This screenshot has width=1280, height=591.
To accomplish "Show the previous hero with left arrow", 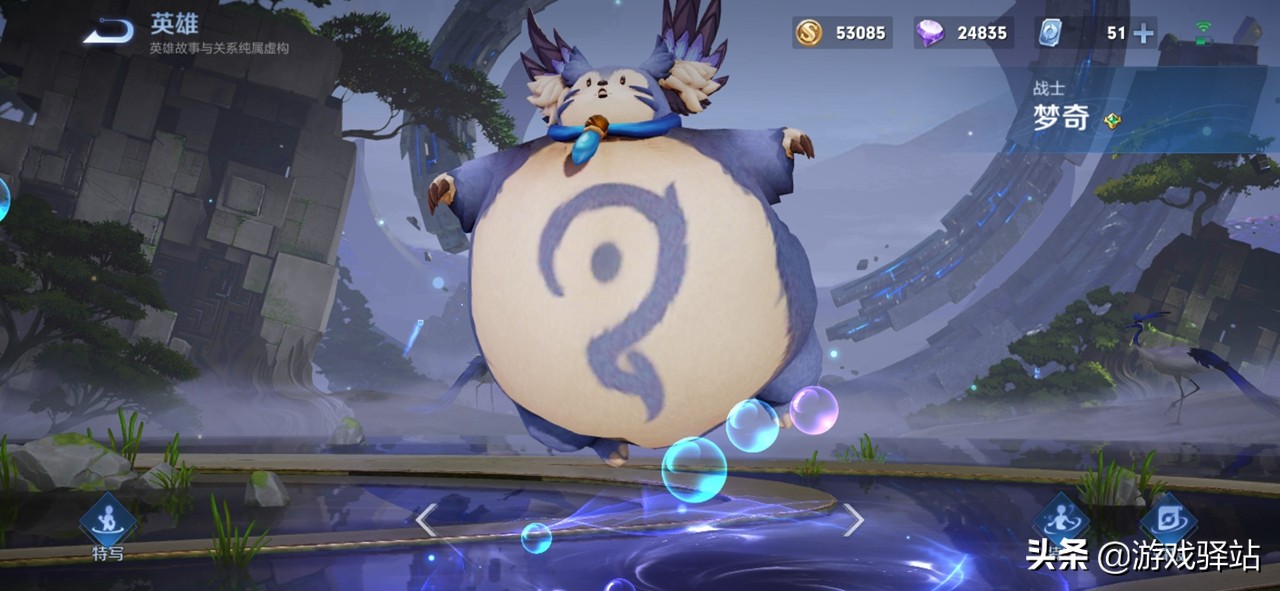I will click(x=426, y=520).
